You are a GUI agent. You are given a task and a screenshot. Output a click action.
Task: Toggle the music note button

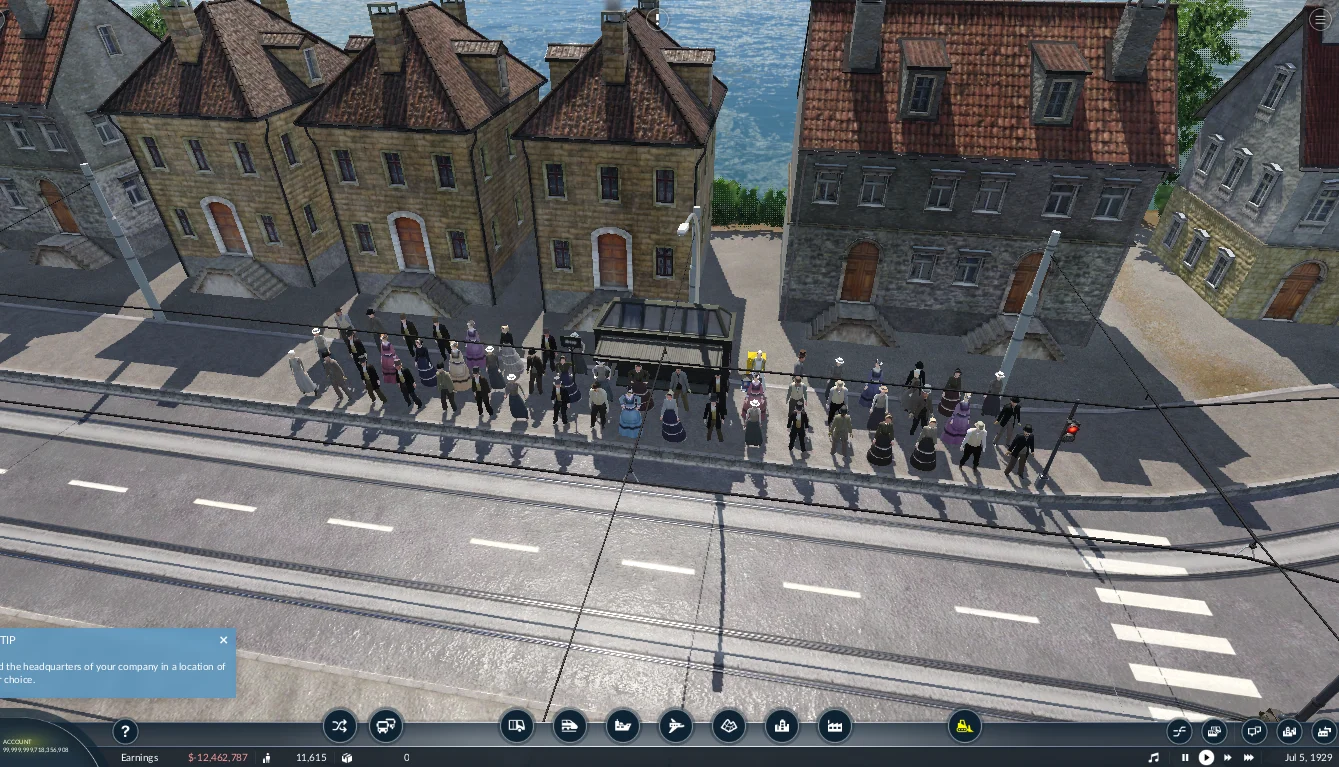[x=1154, y=758]
